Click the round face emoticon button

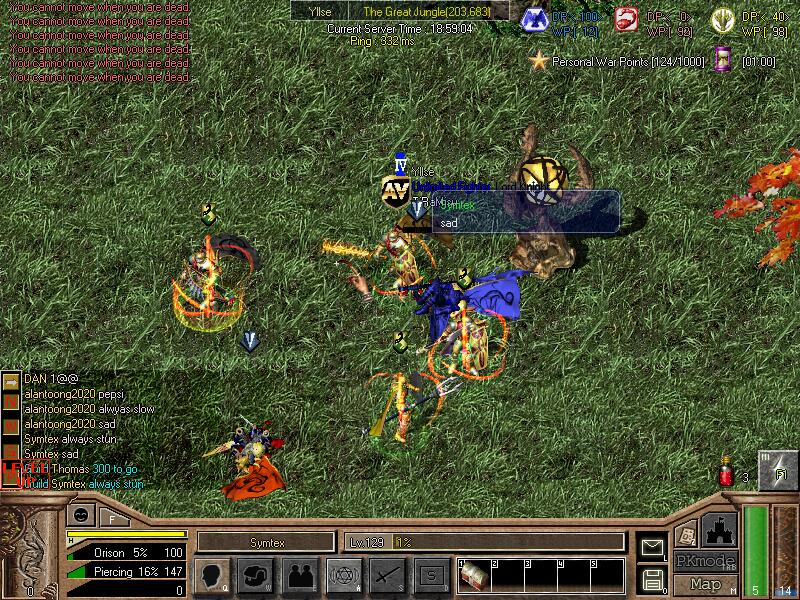[80, 516]
